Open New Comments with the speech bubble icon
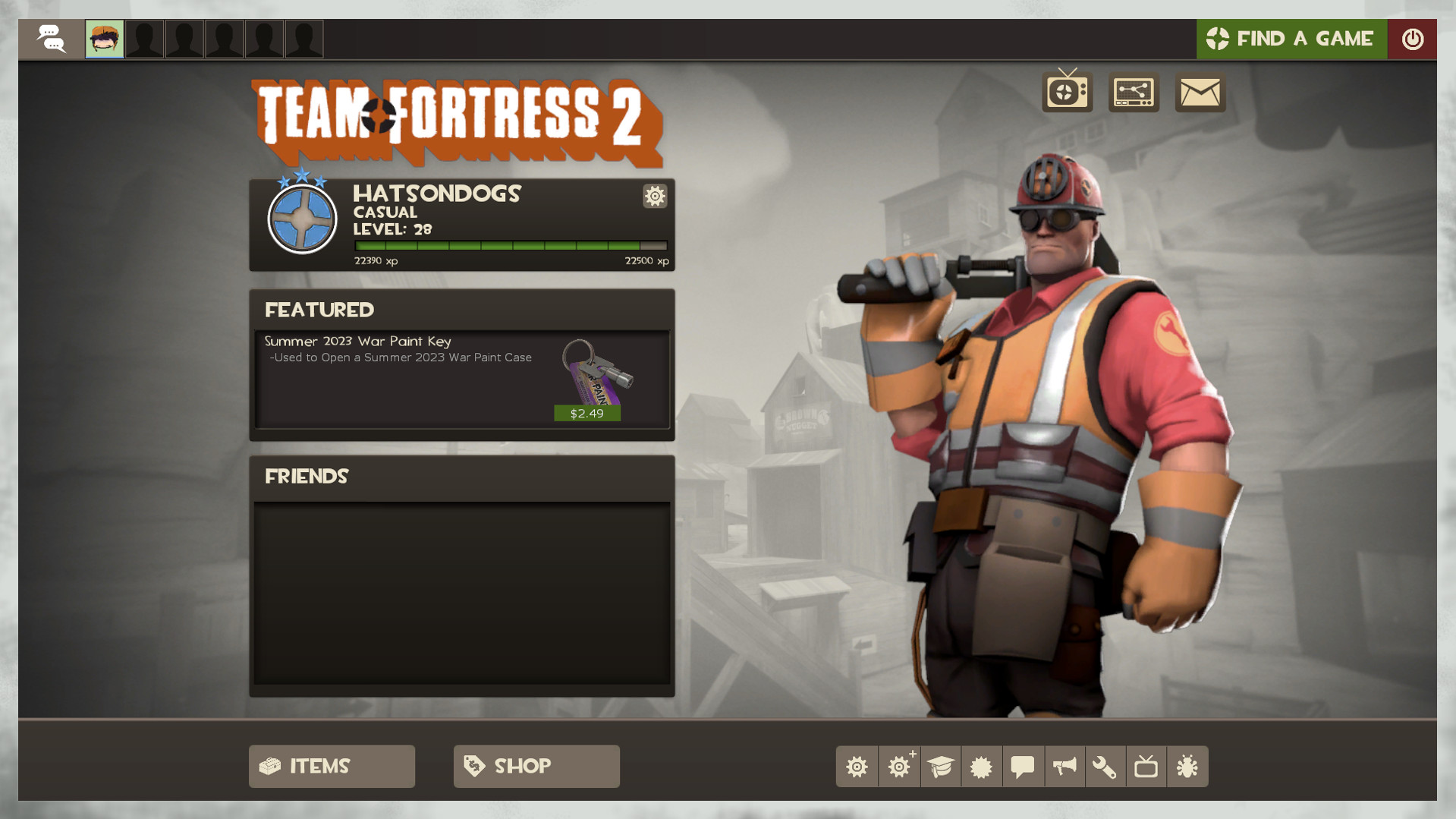 pyautogui.click(x=1023, y=767)
